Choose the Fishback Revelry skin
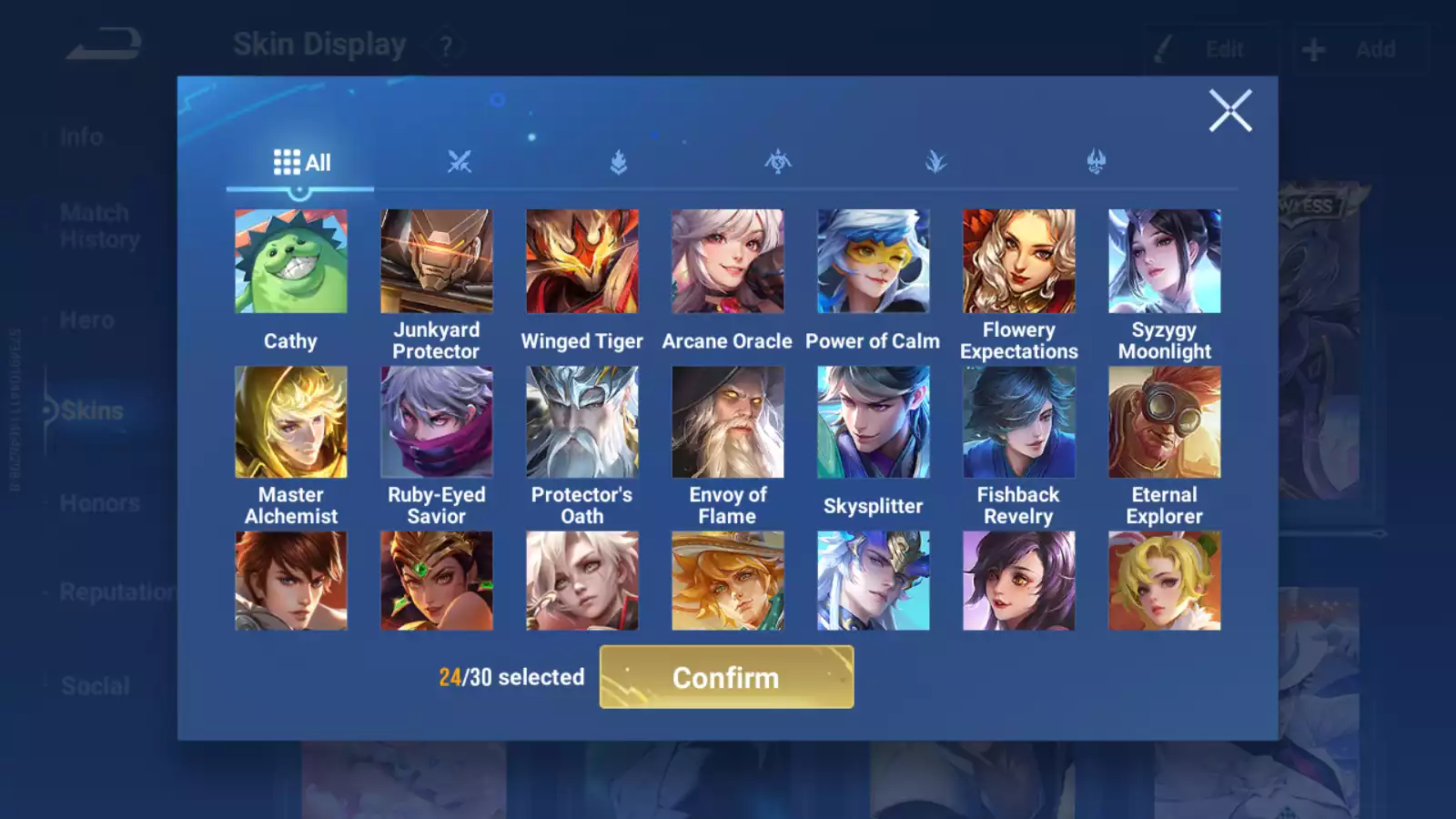The image size is (1456, 819). pos(1019,422)
